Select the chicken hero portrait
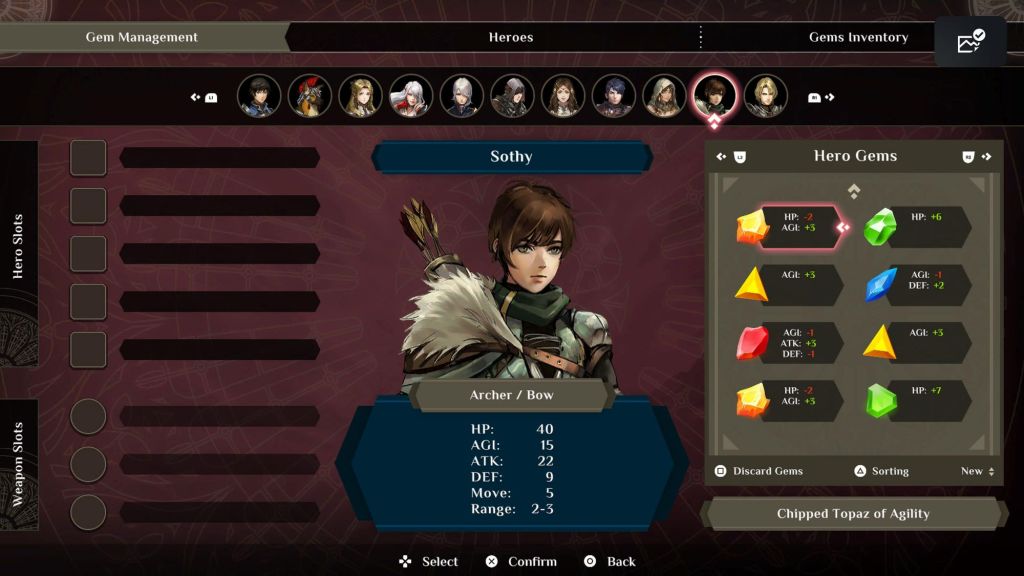This screenshot has height=576, width=1024. (x=310, y=96)
